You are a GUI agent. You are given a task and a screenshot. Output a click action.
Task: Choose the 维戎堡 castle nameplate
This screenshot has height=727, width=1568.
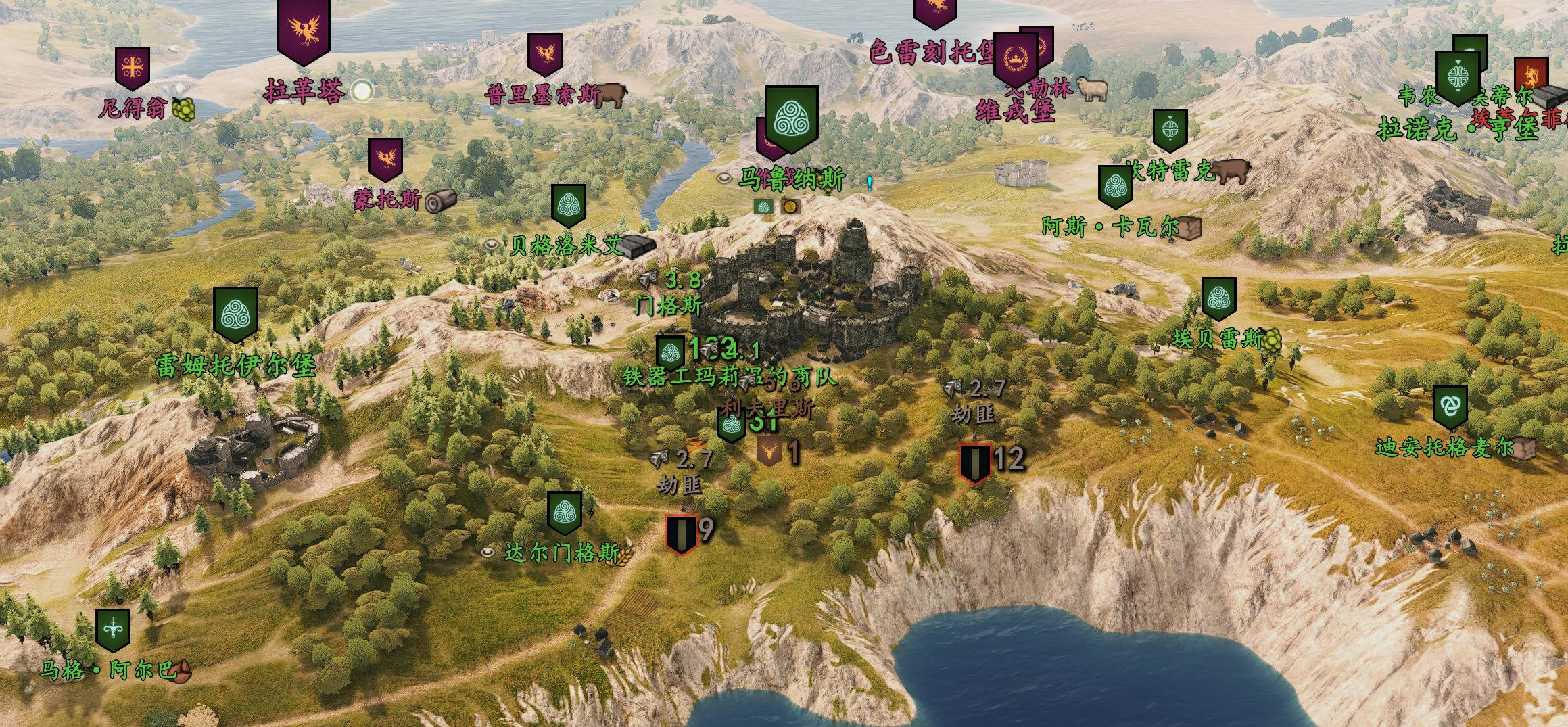click(1016, 112)
